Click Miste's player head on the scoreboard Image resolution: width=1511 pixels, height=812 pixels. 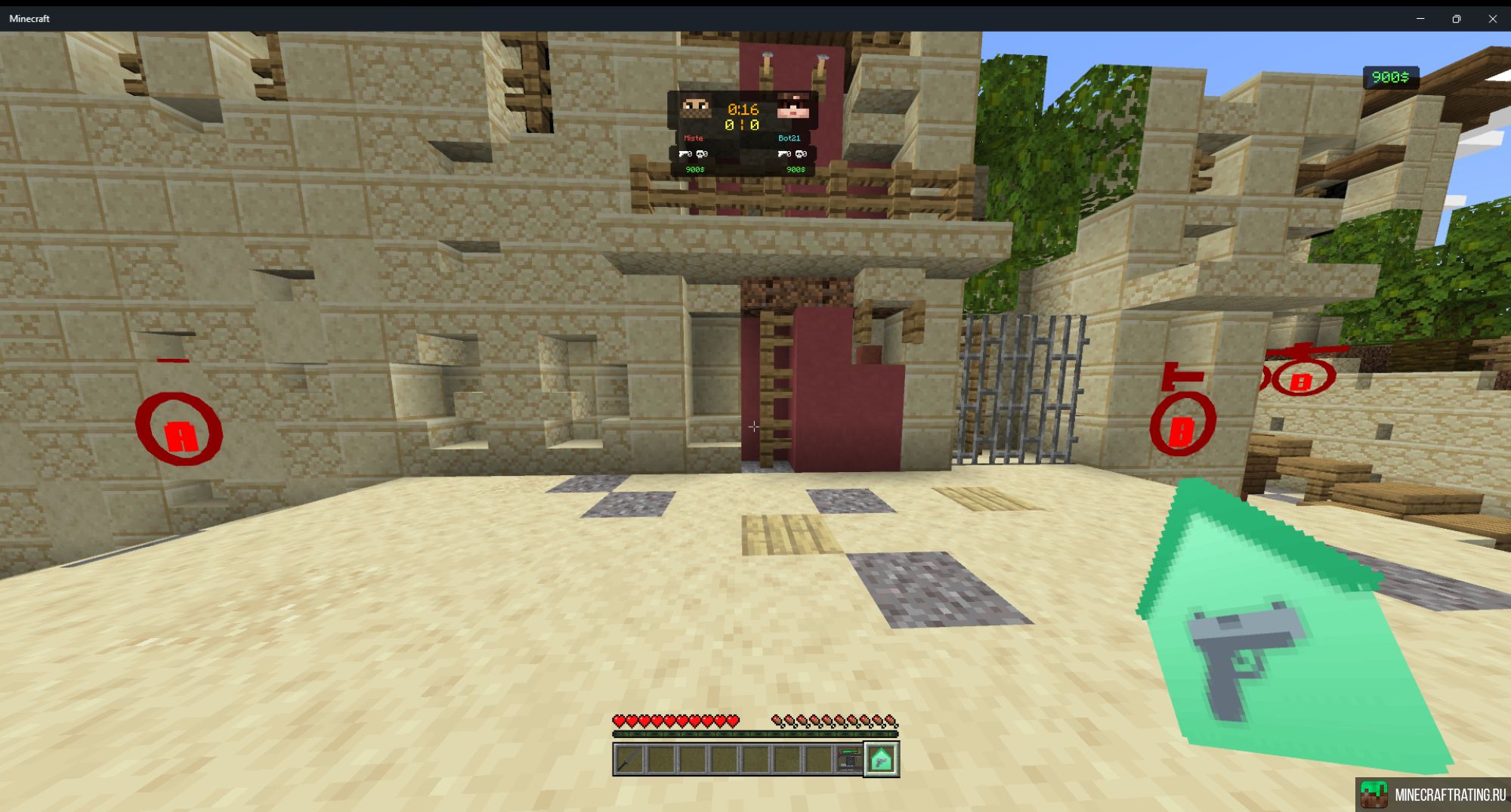pyautogui.click(x=696, y=107)
